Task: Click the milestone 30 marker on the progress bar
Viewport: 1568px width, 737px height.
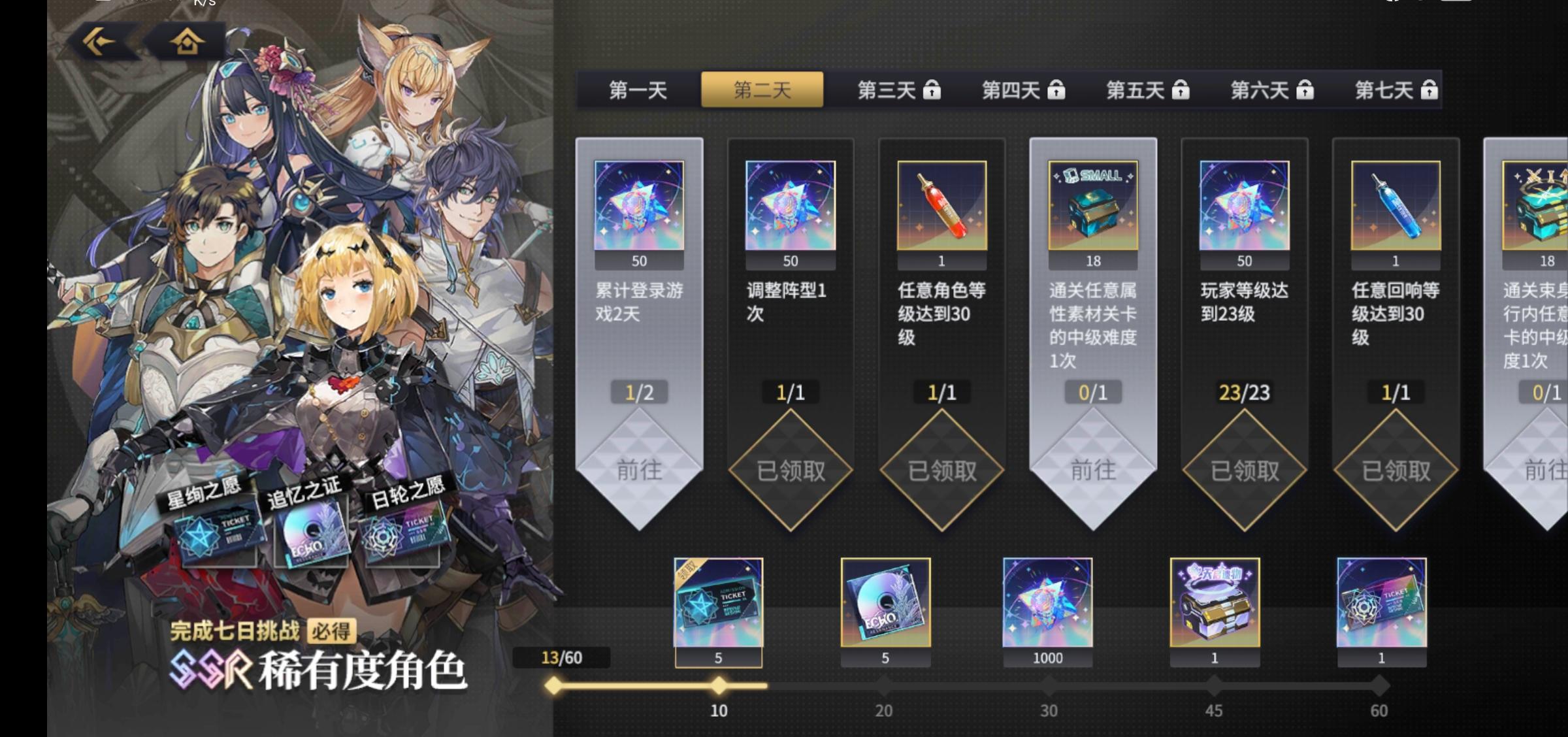Action: click(x=1047, y=684)
